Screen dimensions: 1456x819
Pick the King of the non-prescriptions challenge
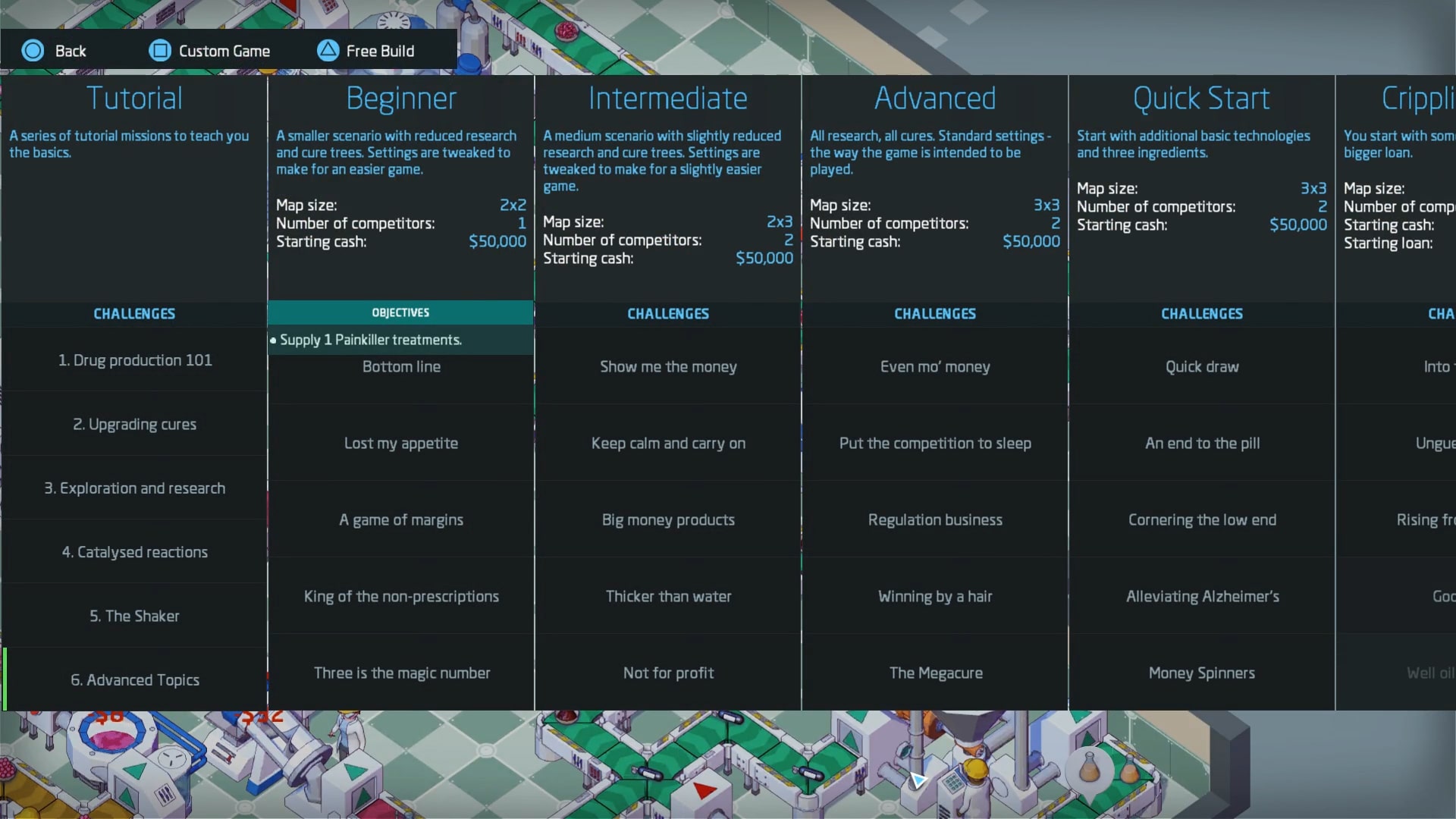[401, 597]
